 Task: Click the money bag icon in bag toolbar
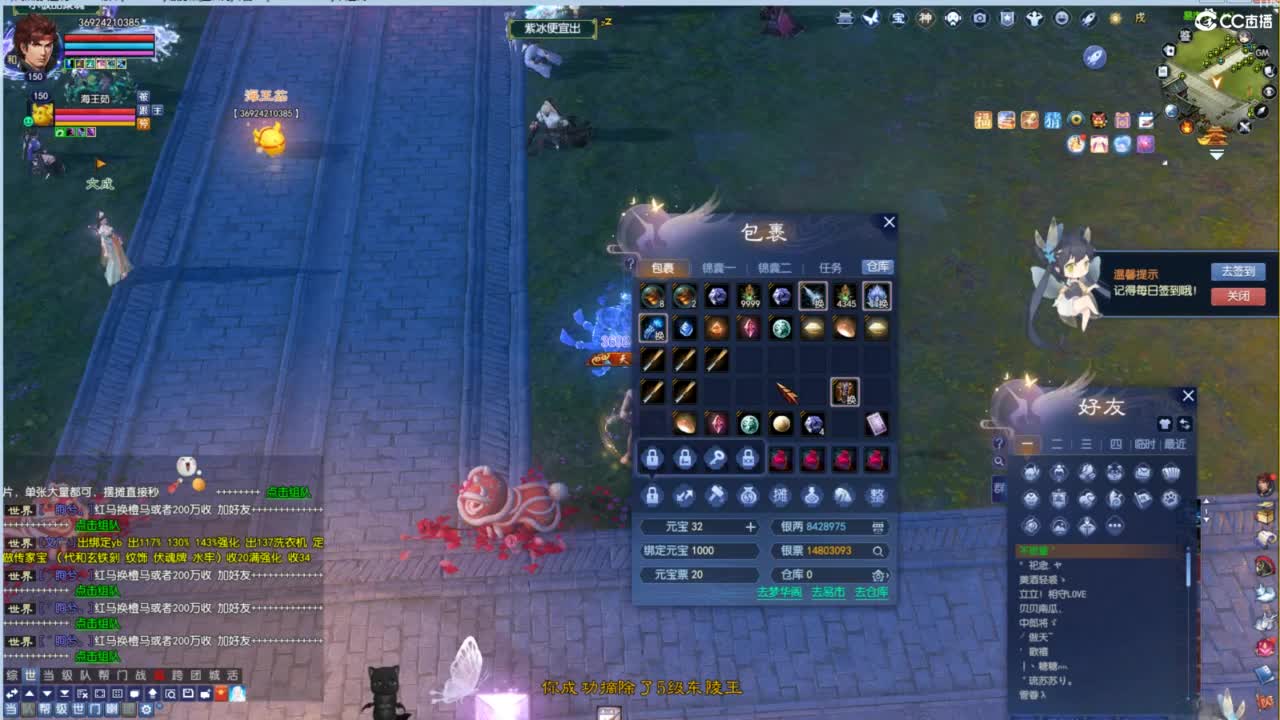(748, 496)
